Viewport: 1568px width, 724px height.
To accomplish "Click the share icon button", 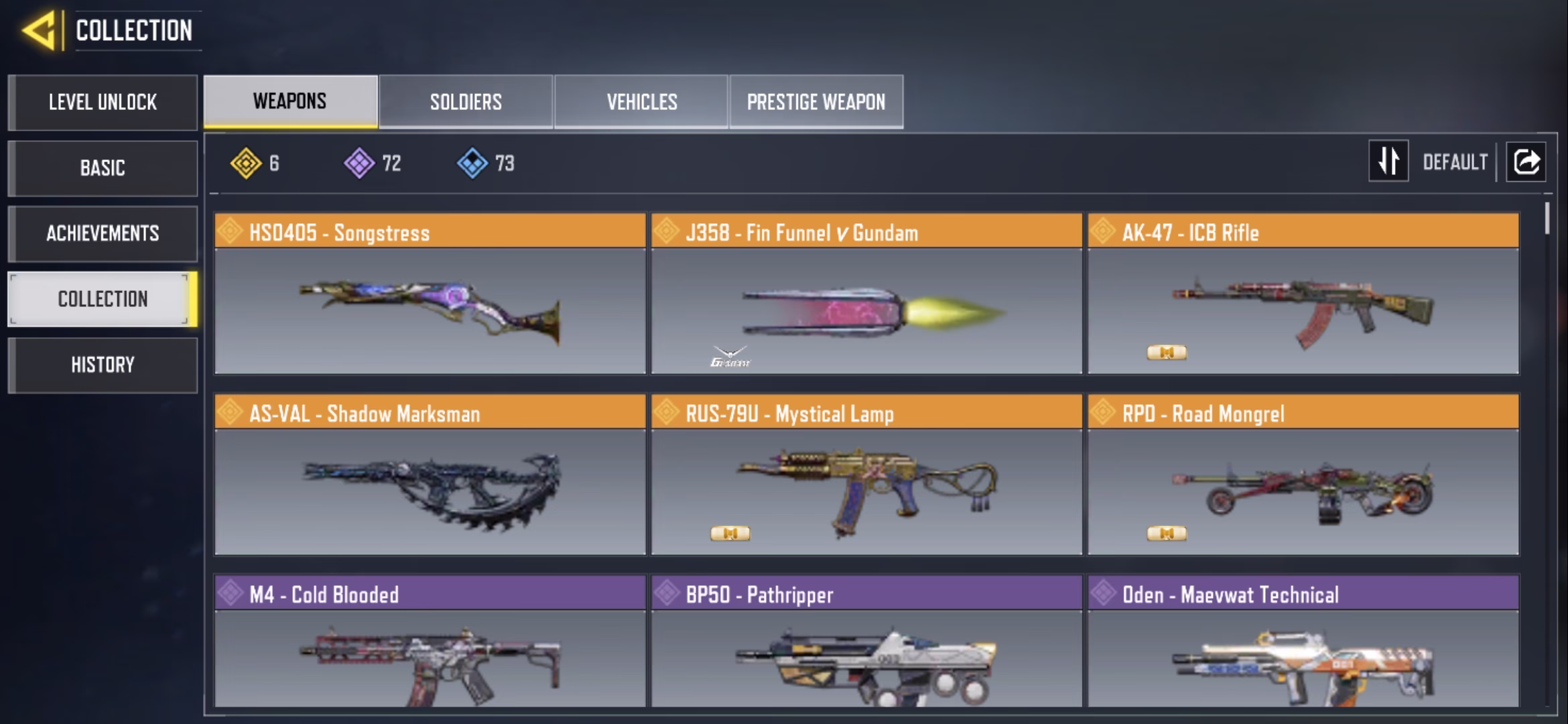I will click(x=1526, y=162).
